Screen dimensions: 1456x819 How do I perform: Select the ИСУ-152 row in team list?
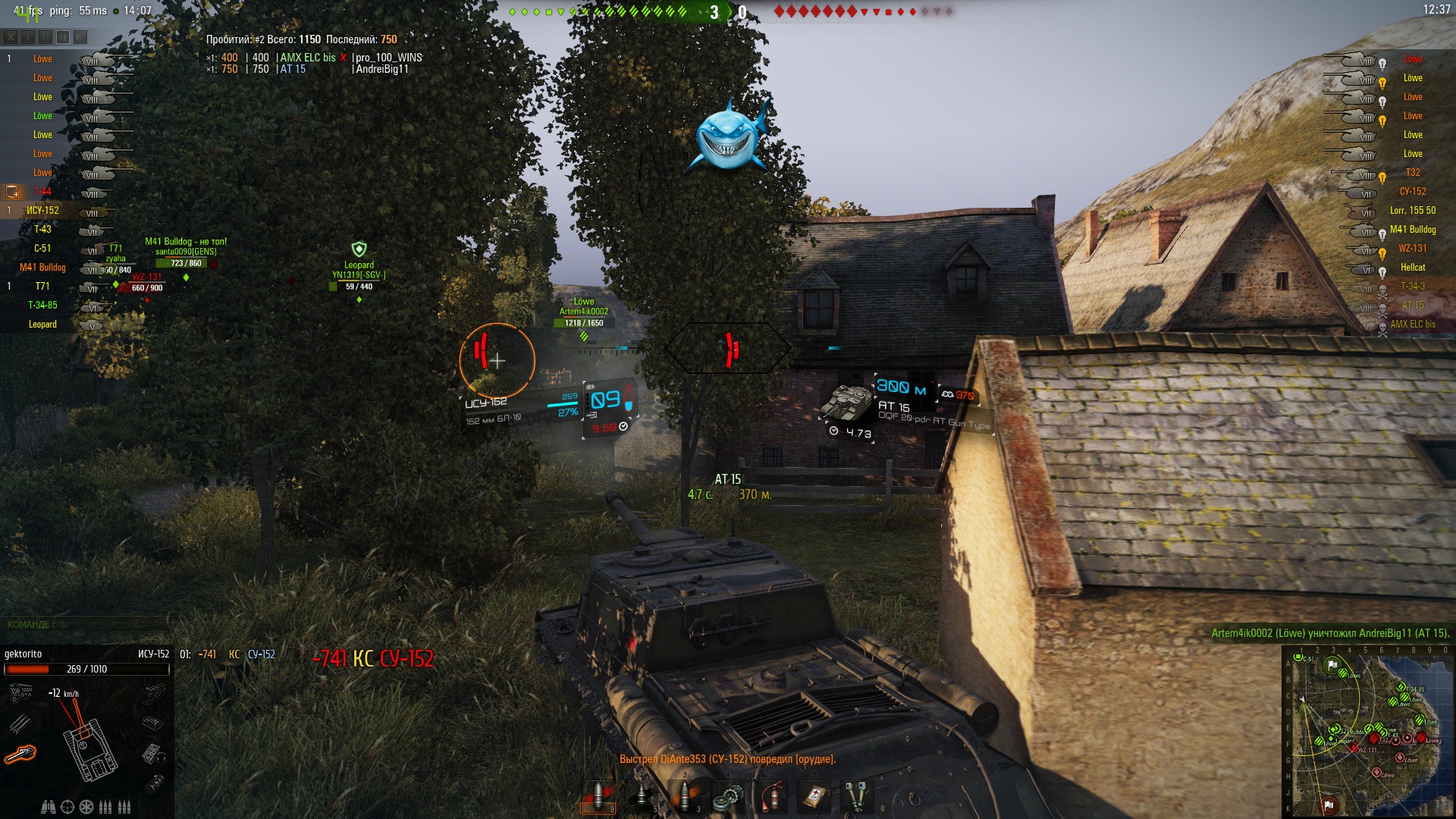(42, 210)
